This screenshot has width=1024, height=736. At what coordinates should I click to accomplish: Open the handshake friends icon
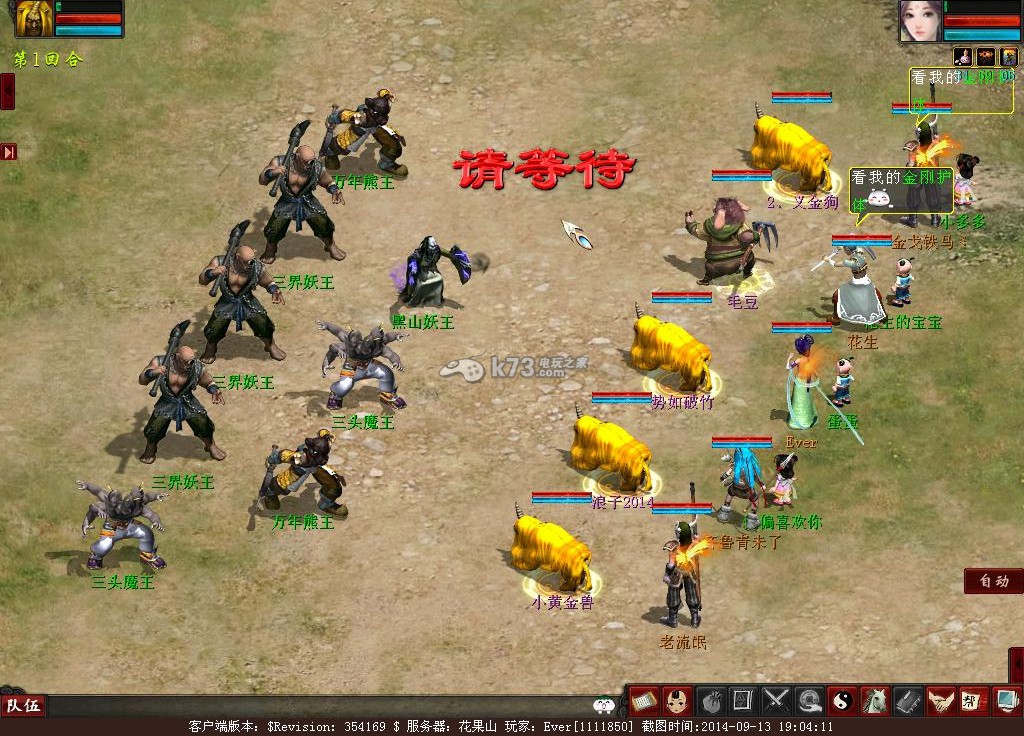pos(940,700)
